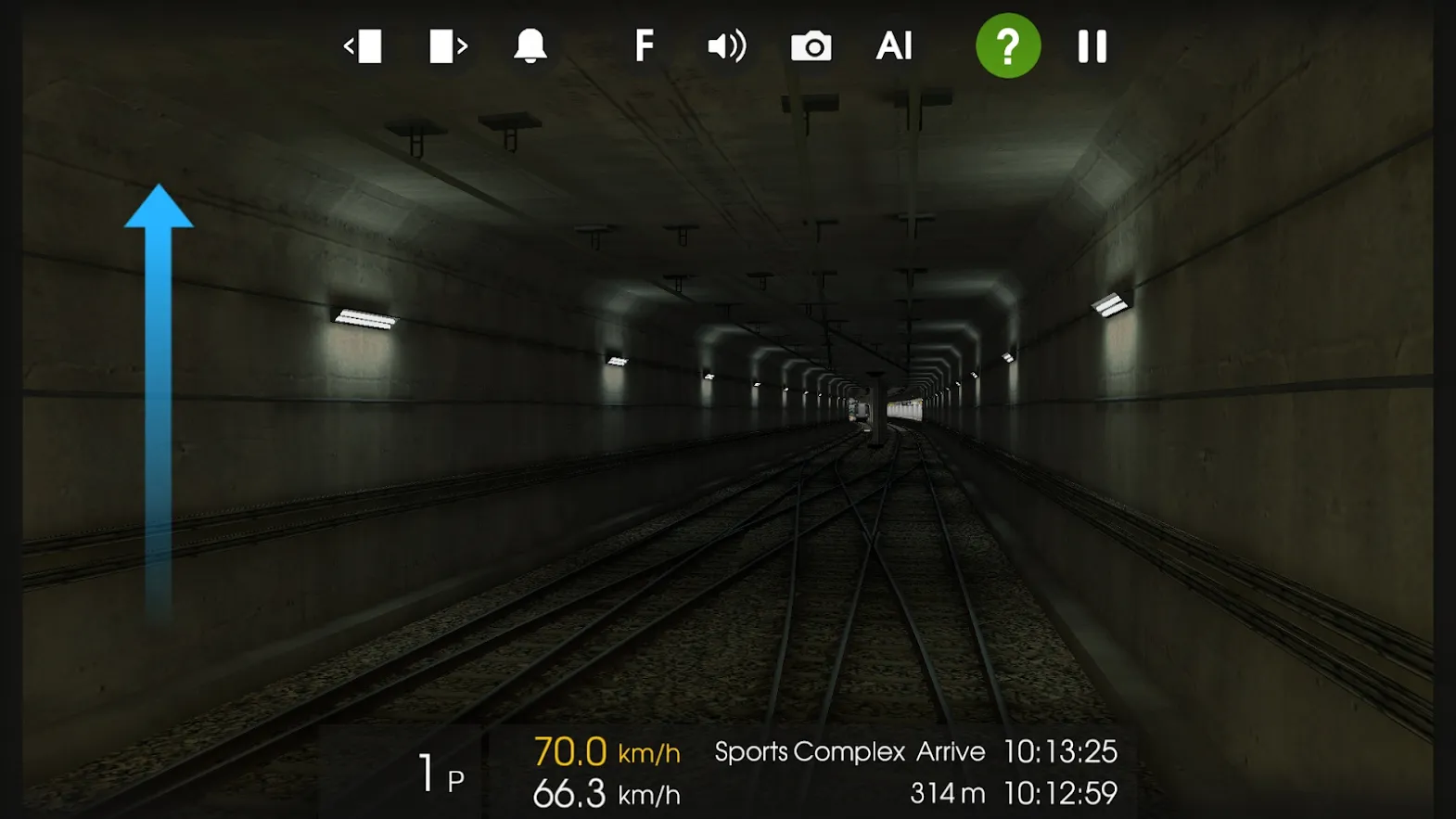Toggle pause using the pause icon
This screenshot has width=1456, height=819.
tap(1092, 44)
